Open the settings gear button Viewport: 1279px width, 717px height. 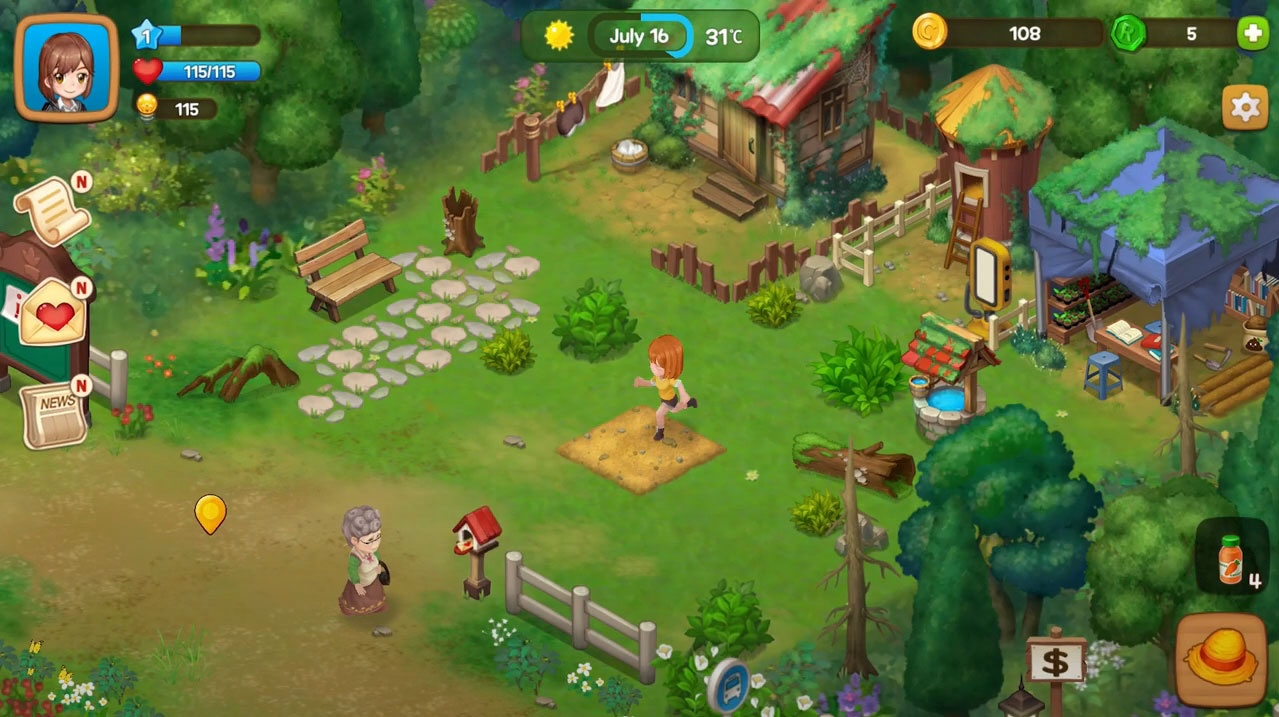[x=1244, y=107]
